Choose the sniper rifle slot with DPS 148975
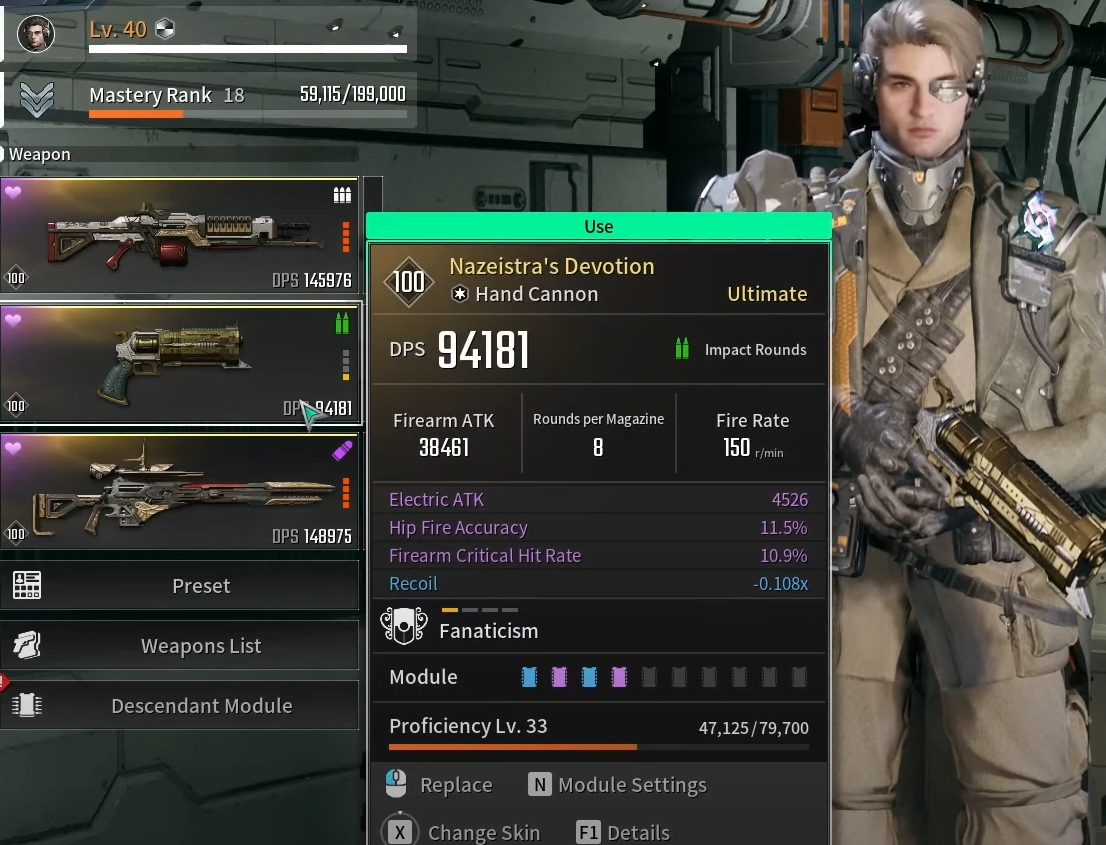Image resolution: width=1106 pixels, height=845 pixels. 180,492
